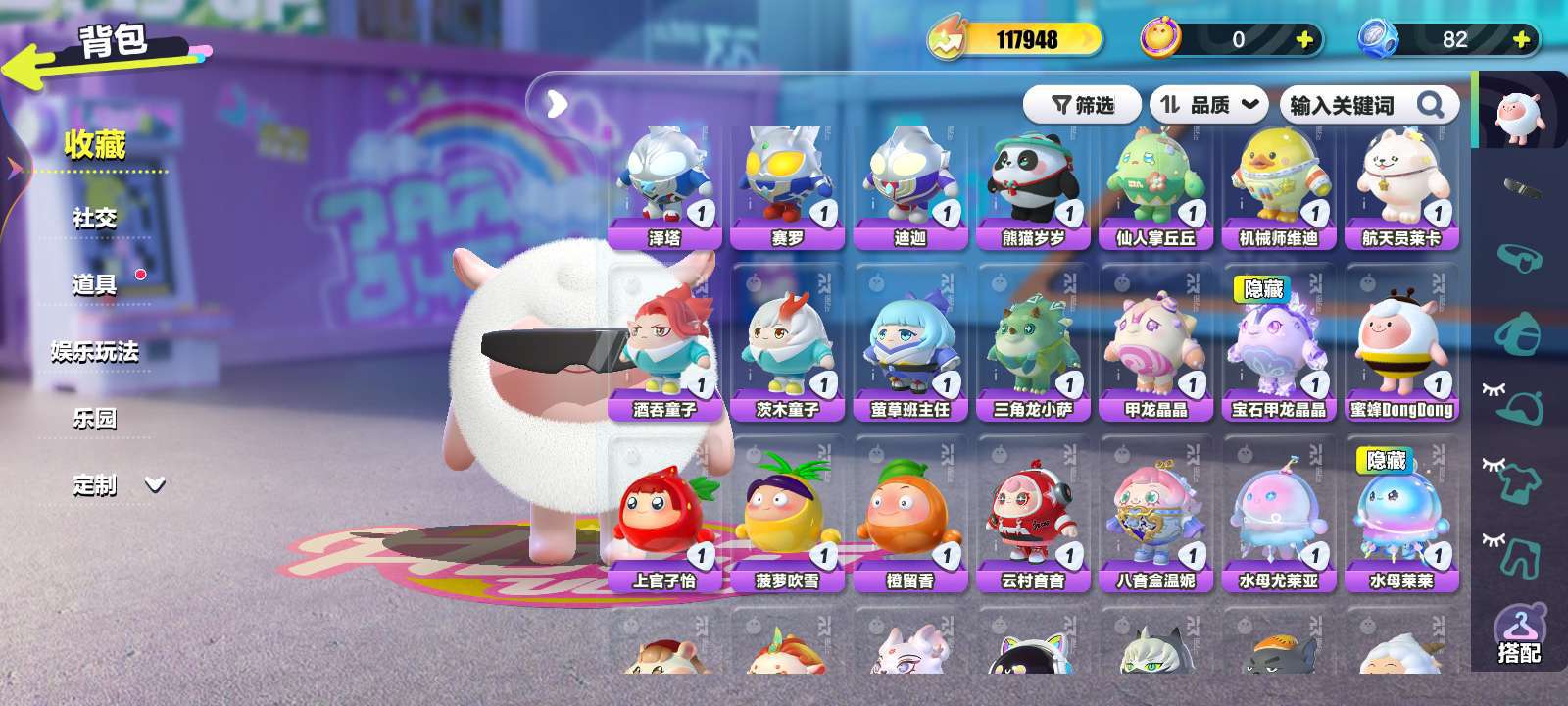1568x706 pixels.
Task: Add more blue gem currency
Action: point(1521,39)
